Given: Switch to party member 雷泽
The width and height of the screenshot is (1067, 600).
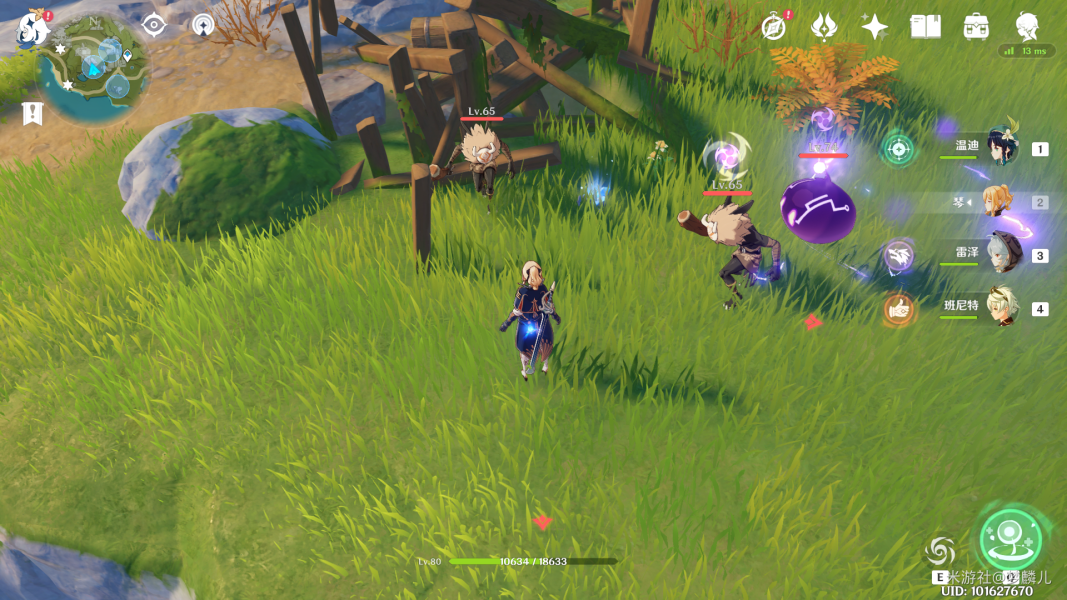Looking at the screenshot, I should tap(1000, 254).
